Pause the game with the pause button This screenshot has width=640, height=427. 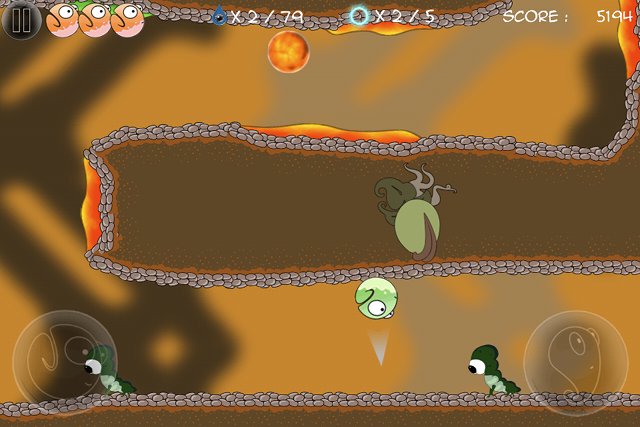pyautogui.click(x=21, y=20)
